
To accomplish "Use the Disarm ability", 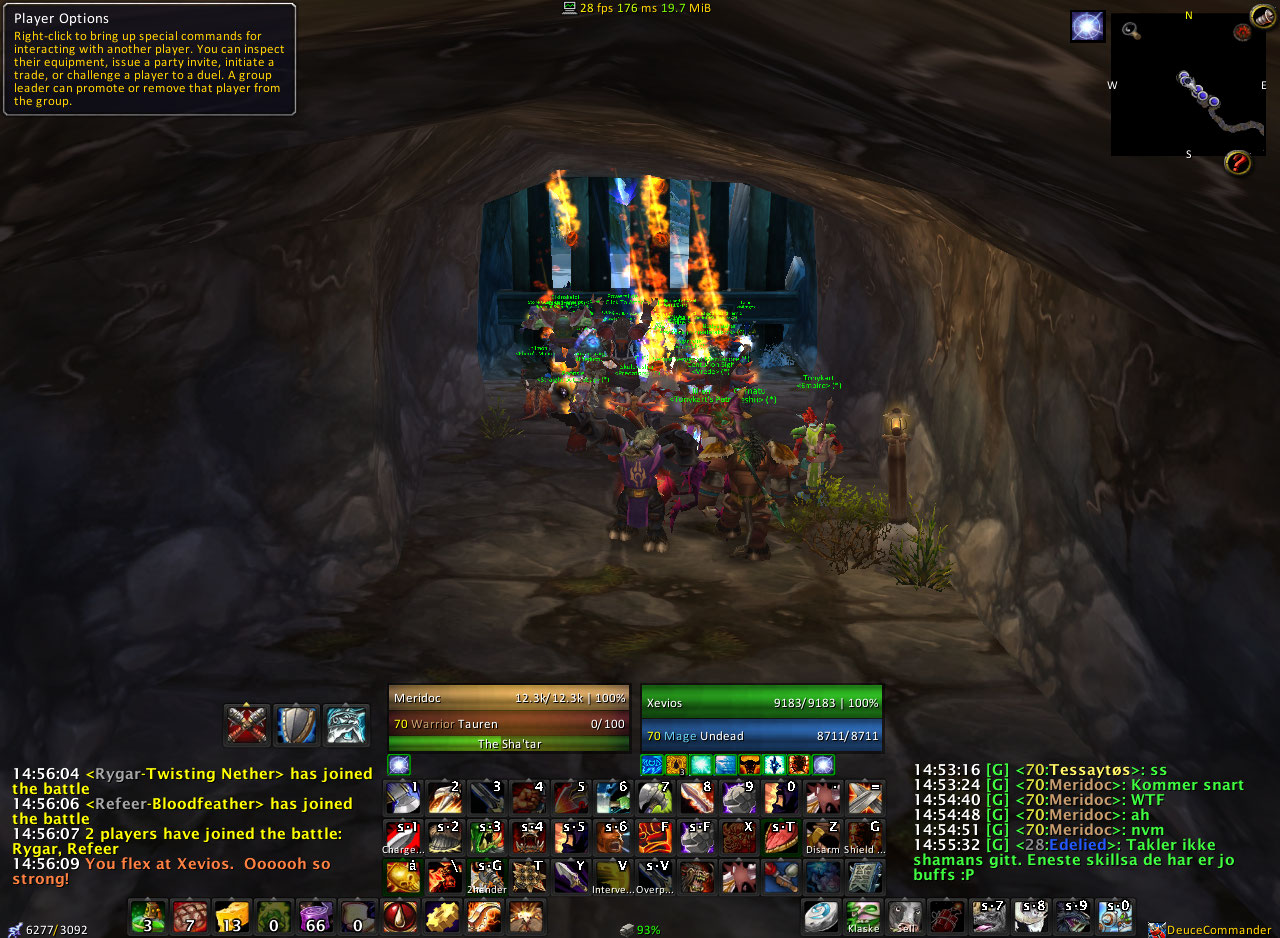I will coord(823,837).
